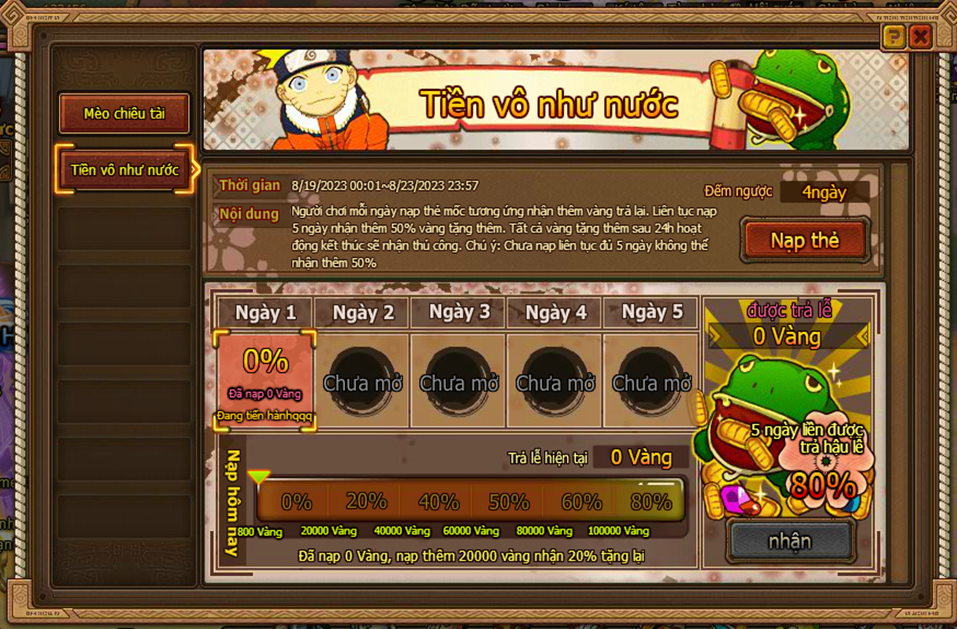957x629 pixels.
Task: Switch to the Mèo chiêu tài tab
Action: point(124,114)
